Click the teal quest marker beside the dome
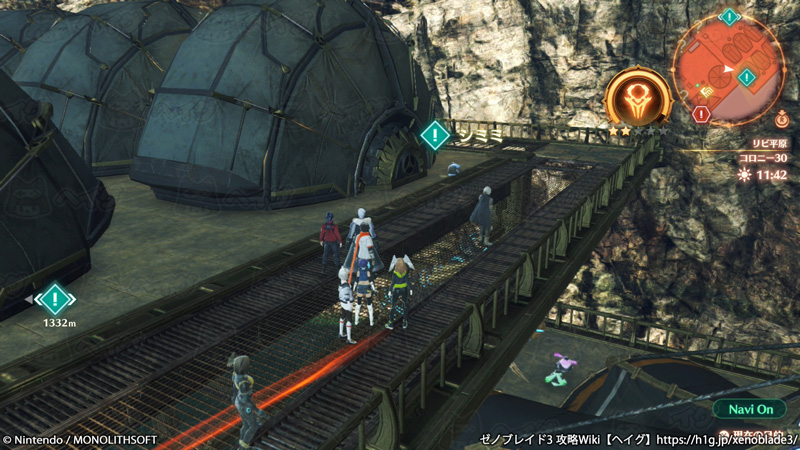This screenshot has width=800, height=450. coord(435,134)
